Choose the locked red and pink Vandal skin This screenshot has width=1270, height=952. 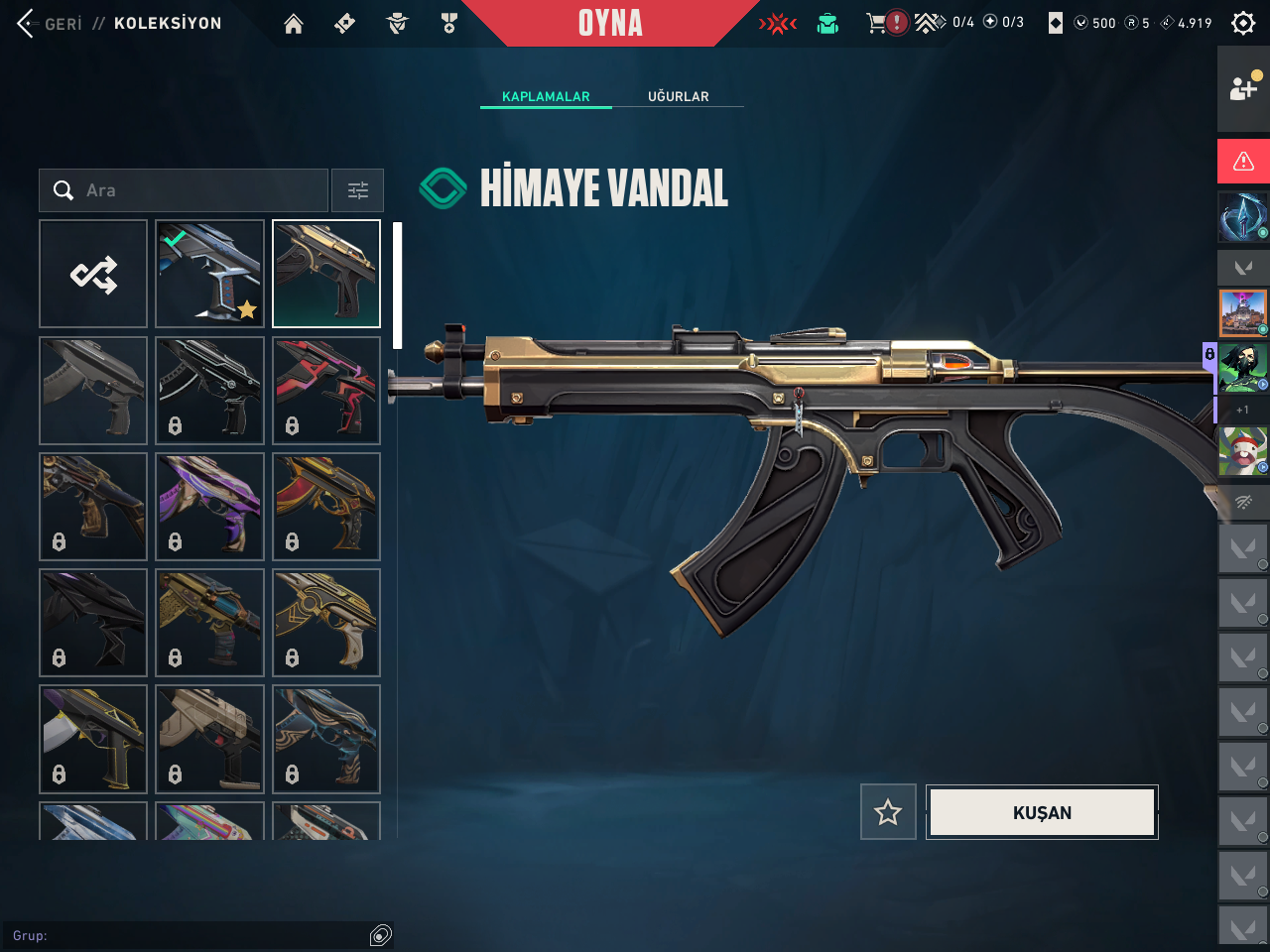pyautogui.click(x=326, y=390)
